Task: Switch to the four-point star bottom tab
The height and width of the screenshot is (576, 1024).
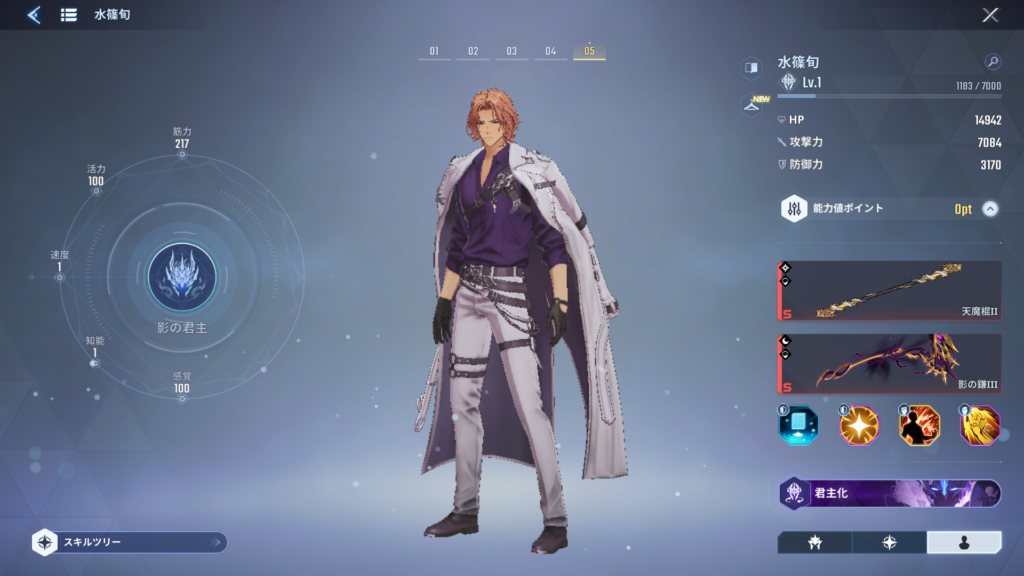Action: tap(889, 542)
